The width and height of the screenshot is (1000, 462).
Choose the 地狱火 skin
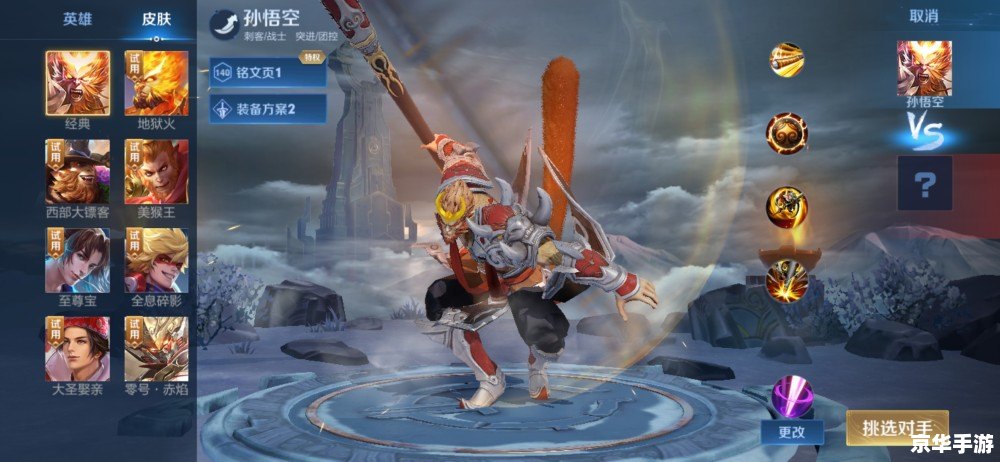pos(156,83)
